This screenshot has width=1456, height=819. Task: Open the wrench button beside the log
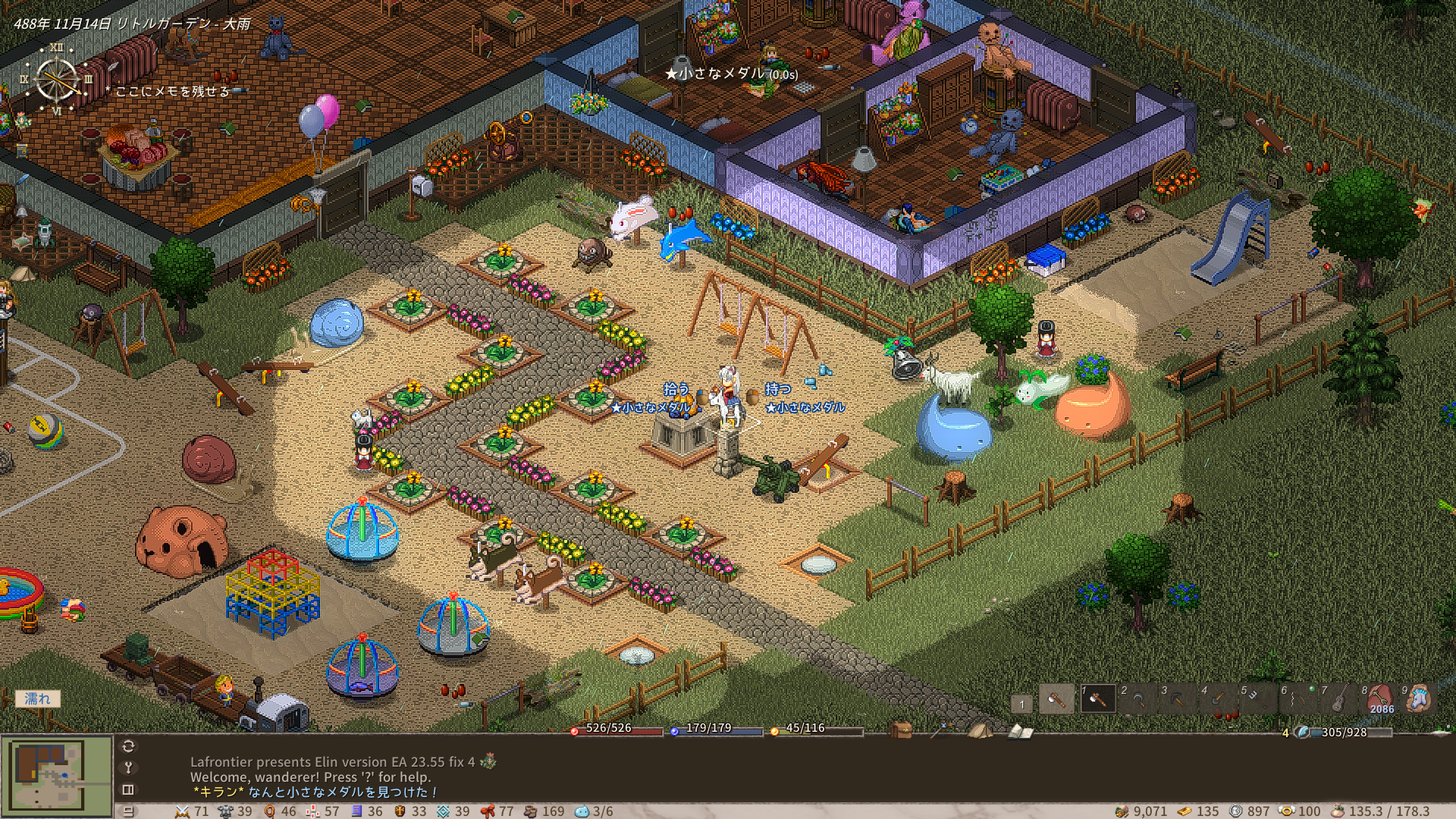tap(128, 767)
